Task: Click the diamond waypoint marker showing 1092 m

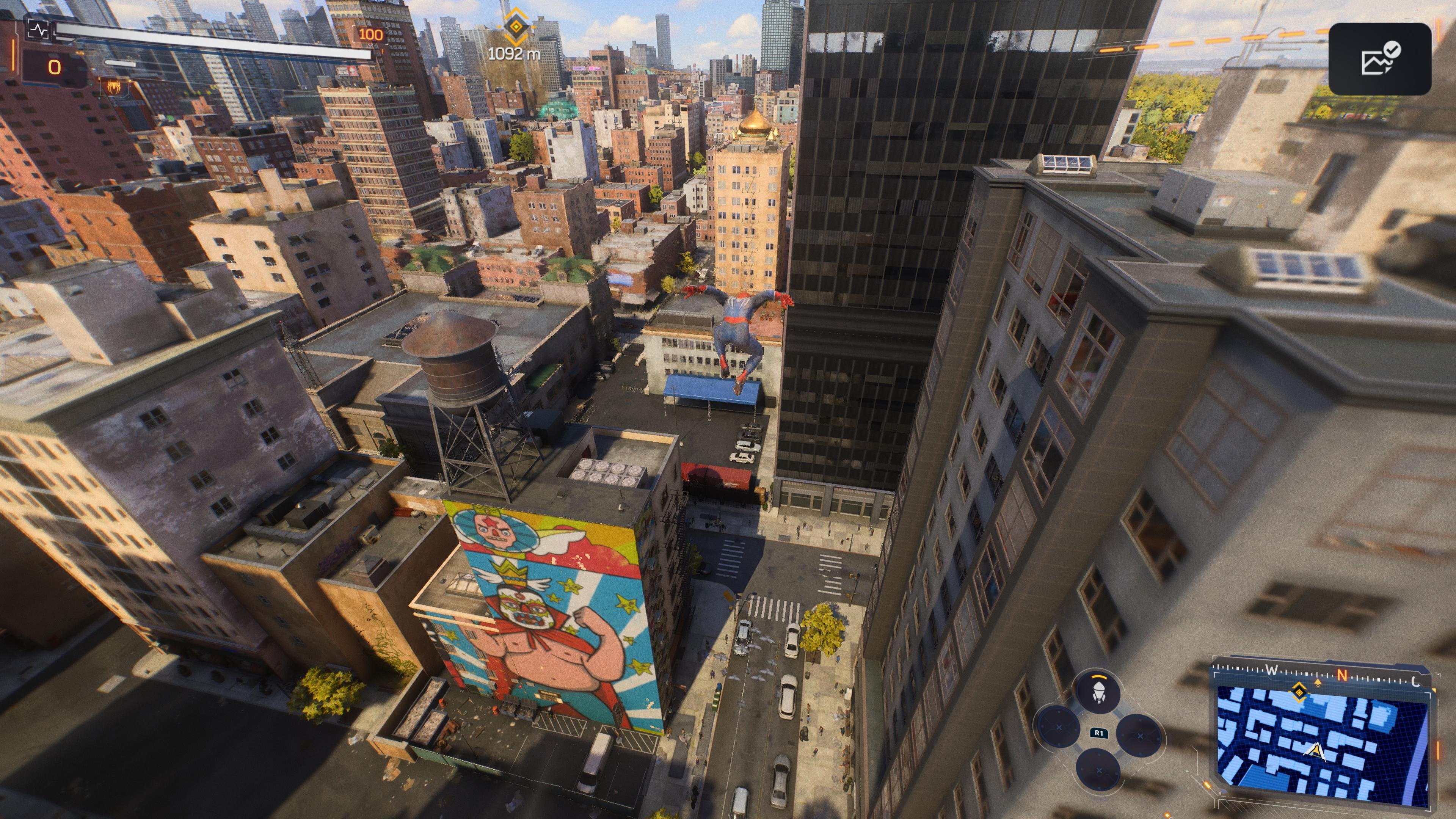Action: [516, 27]
